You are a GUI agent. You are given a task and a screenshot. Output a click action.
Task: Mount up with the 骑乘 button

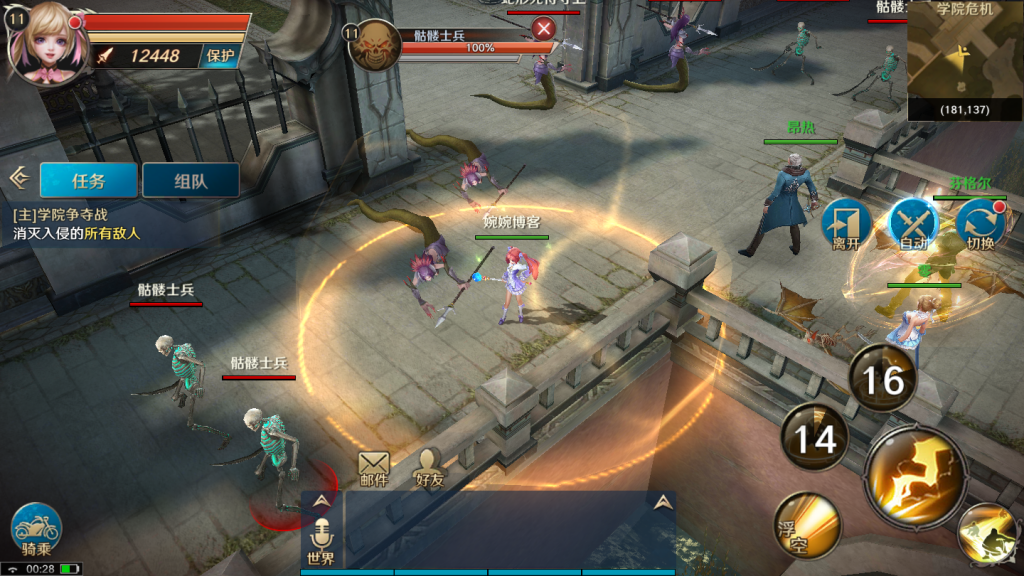[37, 529]
